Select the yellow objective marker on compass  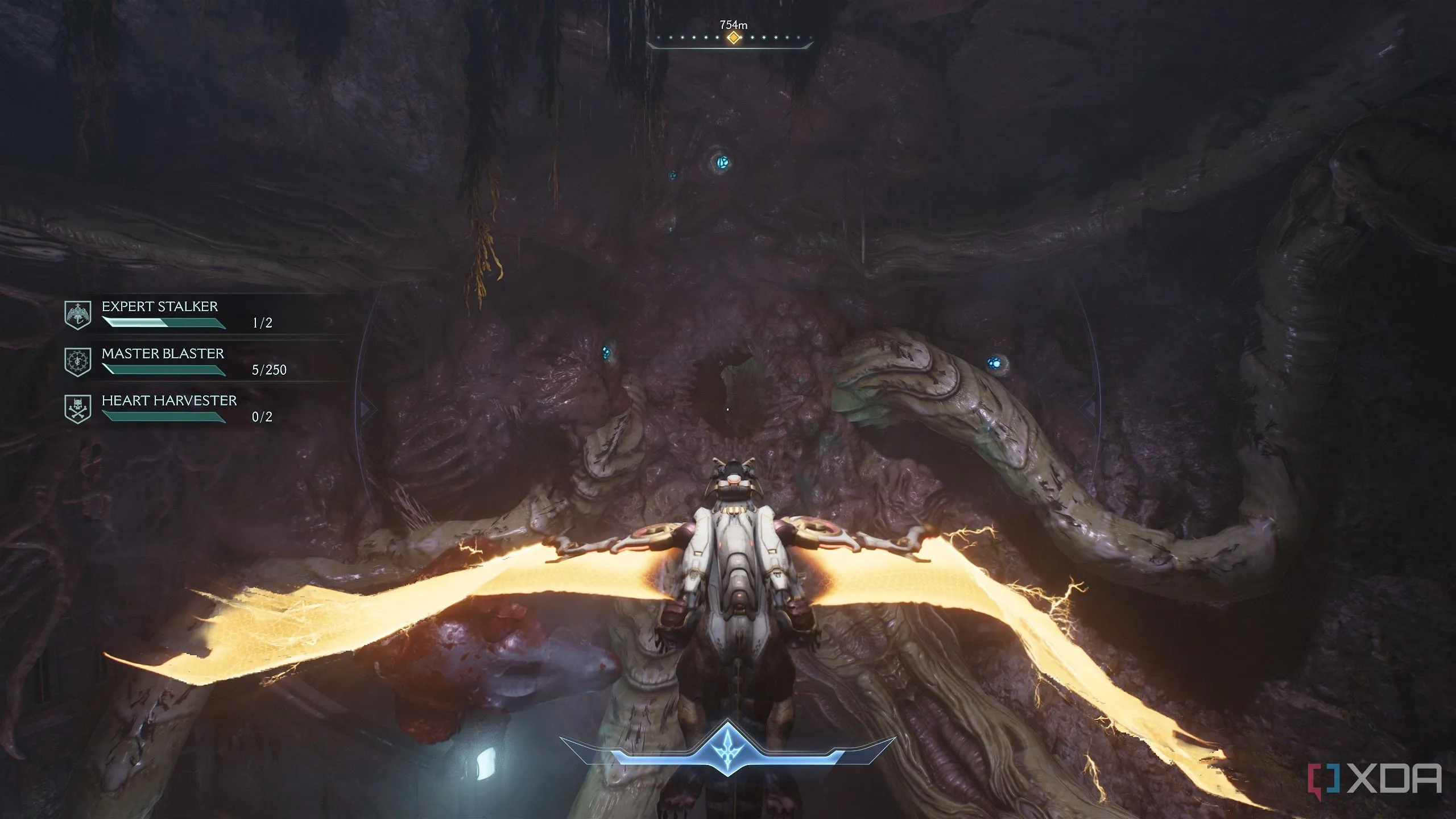click(734, 38)
